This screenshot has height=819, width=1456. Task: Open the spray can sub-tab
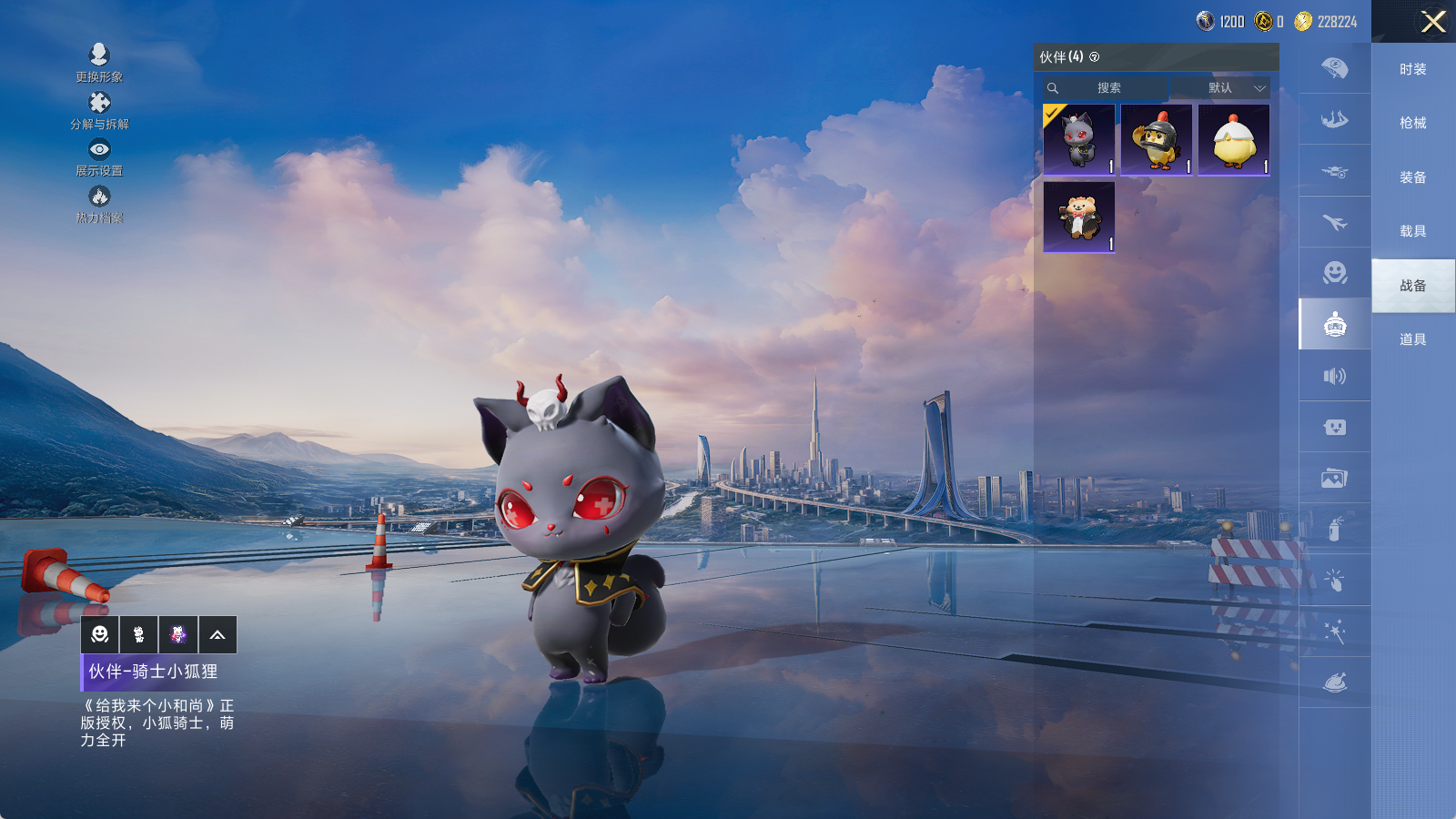coord(1334,529)
